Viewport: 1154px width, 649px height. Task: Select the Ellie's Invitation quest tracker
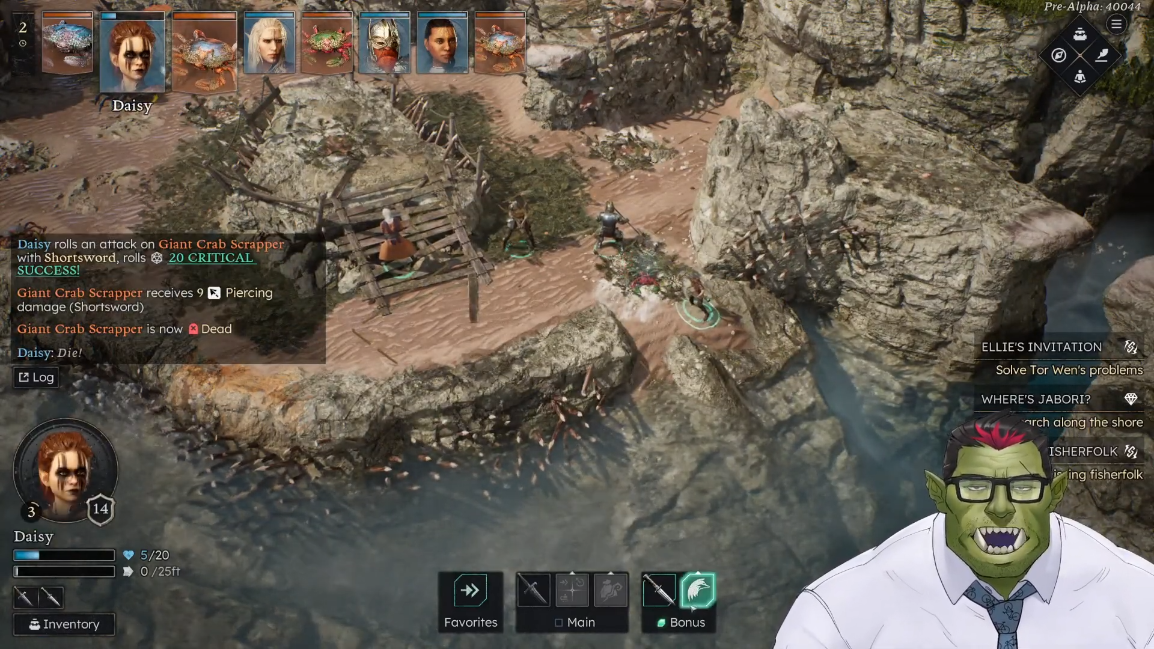pyautogui.click(x=1058, y=347)
